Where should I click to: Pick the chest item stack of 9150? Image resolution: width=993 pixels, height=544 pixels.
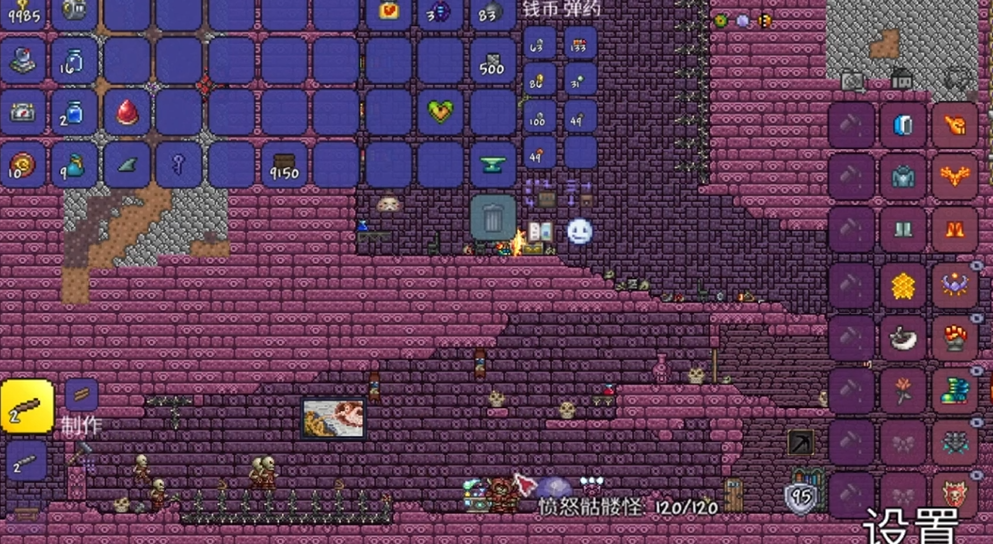click(284, 165)
